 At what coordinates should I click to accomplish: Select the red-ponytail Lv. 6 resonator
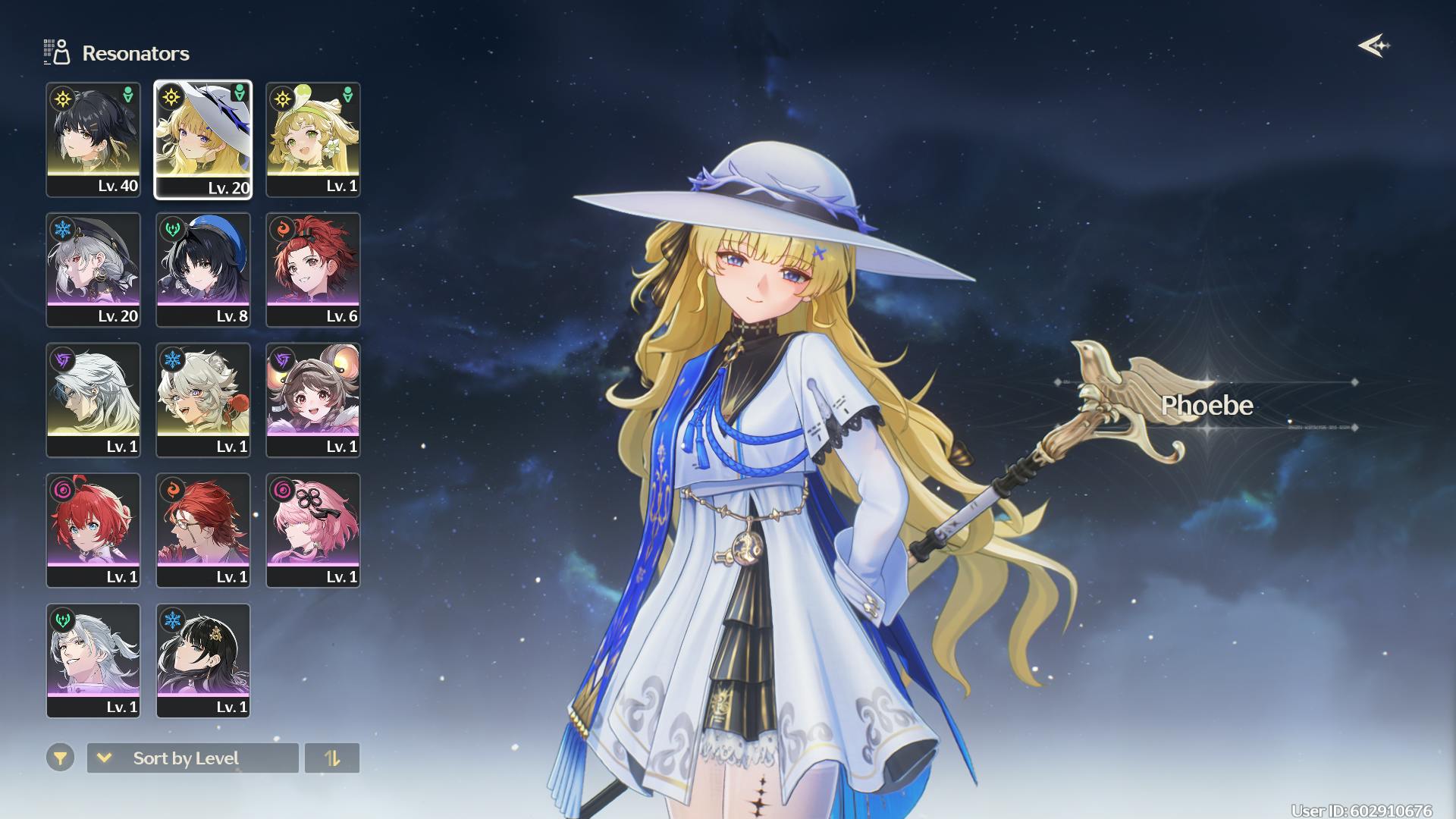click(x=313, y=270)
